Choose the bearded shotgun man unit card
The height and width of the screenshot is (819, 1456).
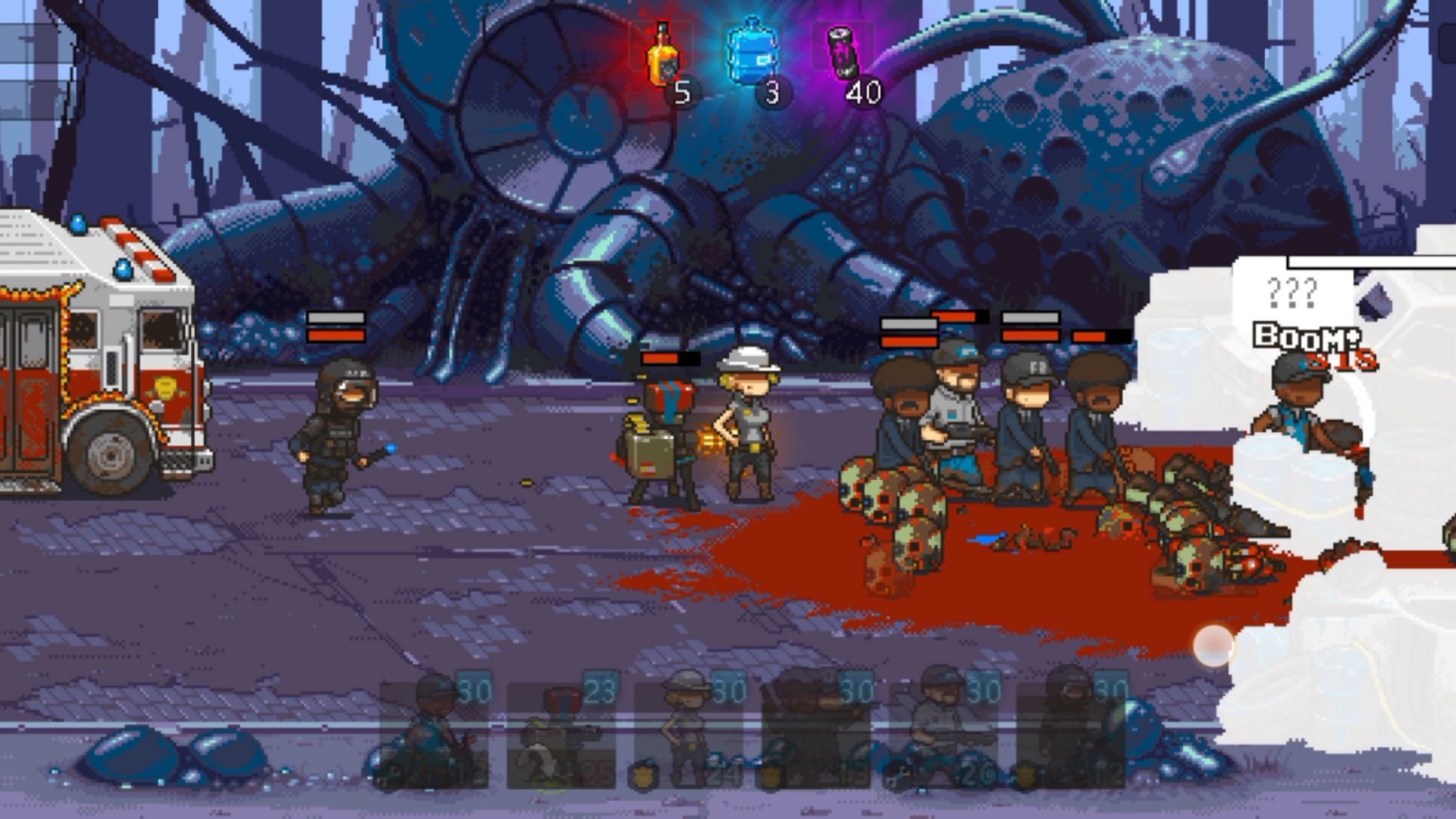point(943,732)
